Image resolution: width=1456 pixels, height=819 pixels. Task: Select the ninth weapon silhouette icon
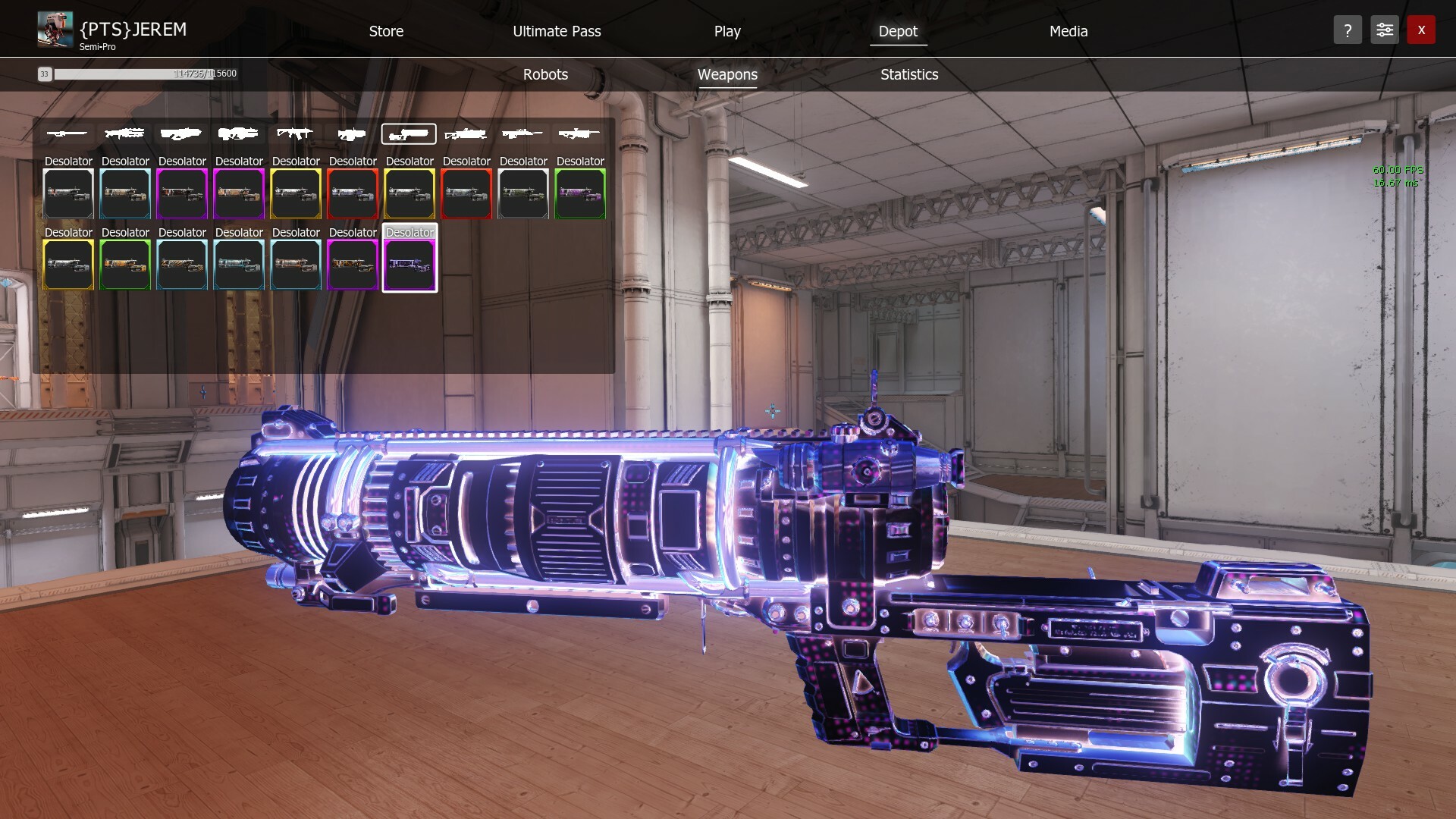pos(523,133)
